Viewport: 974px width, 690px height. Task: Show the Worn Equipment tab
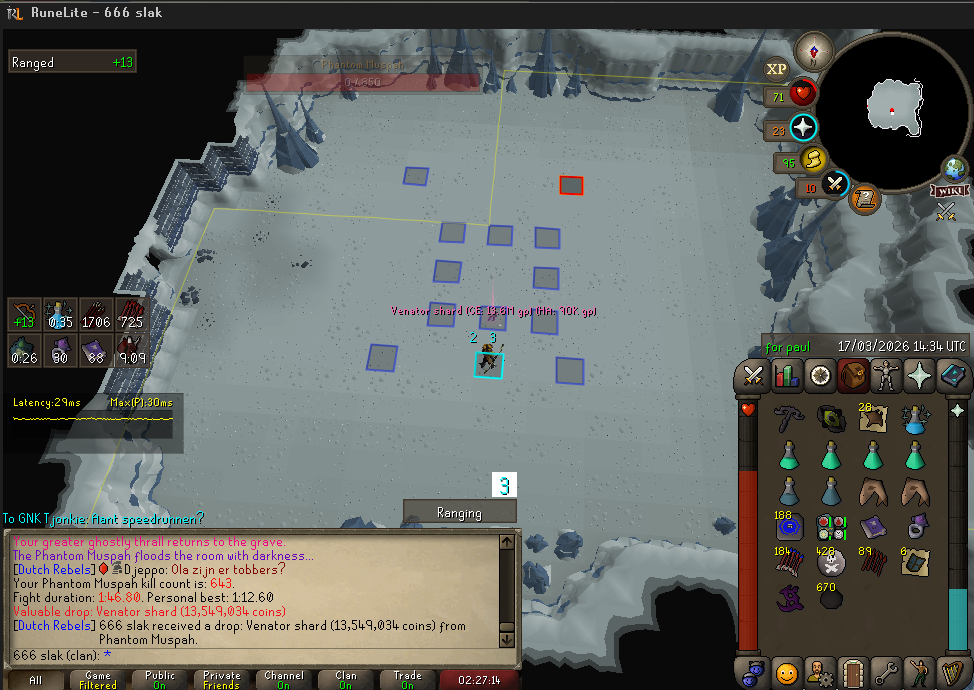(x=887, y=376)
